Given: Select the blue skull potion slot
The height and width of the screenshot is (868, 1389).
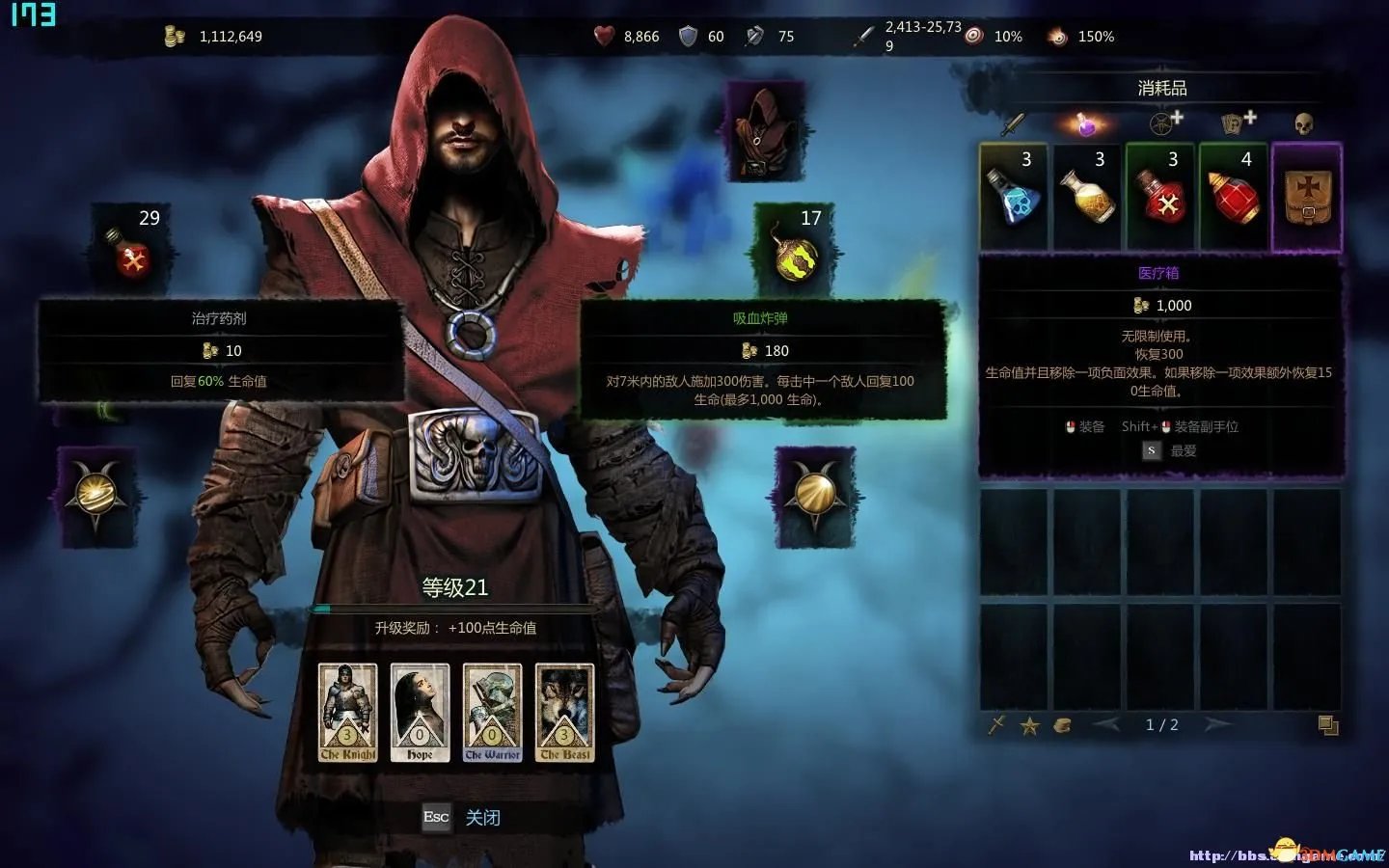Looking at the screenshot, I should click(x=1016, y=197).
